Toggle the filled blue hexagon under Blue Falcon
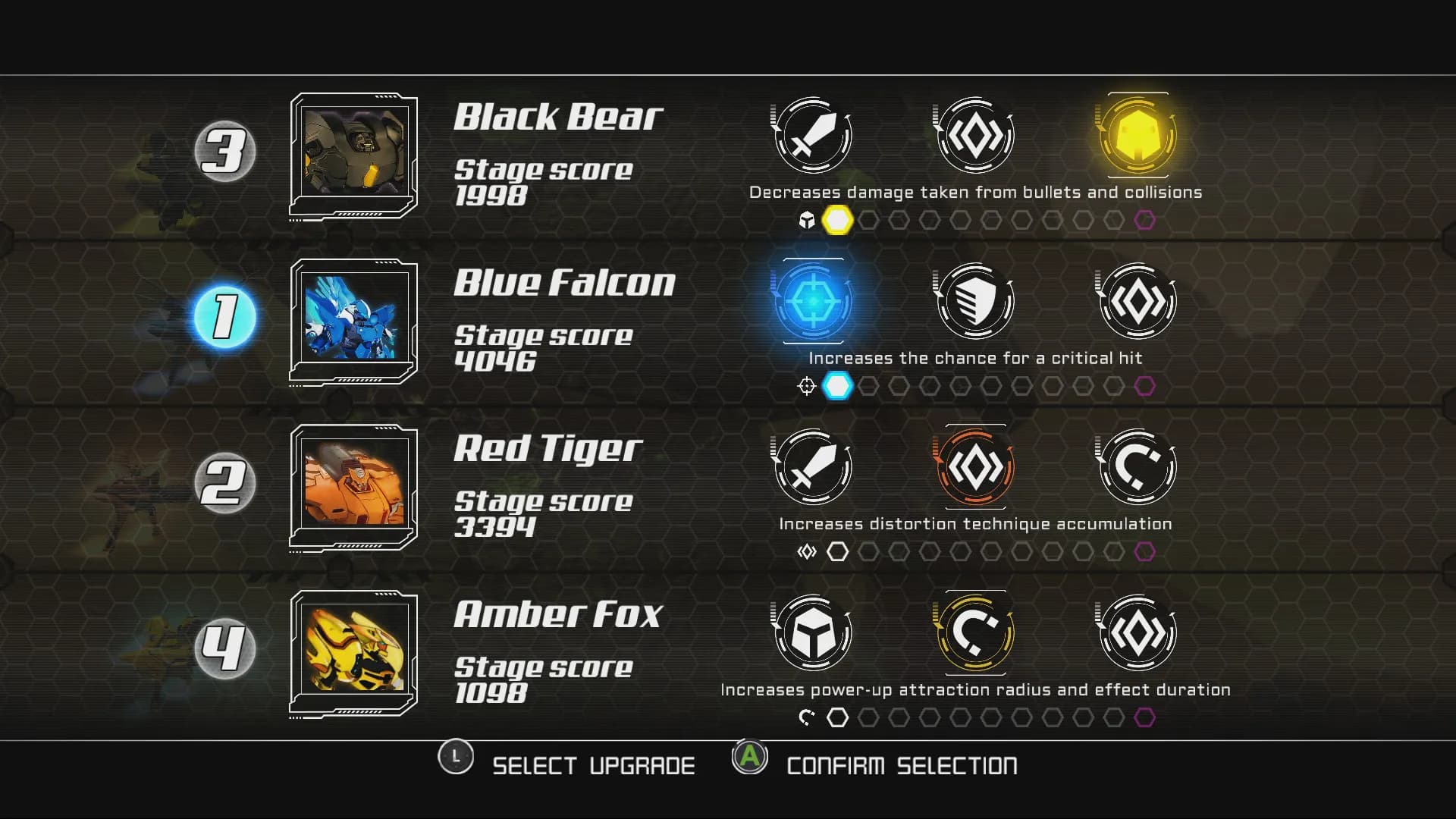This screenshot has height=819, width=1456. tap(837, 385)
